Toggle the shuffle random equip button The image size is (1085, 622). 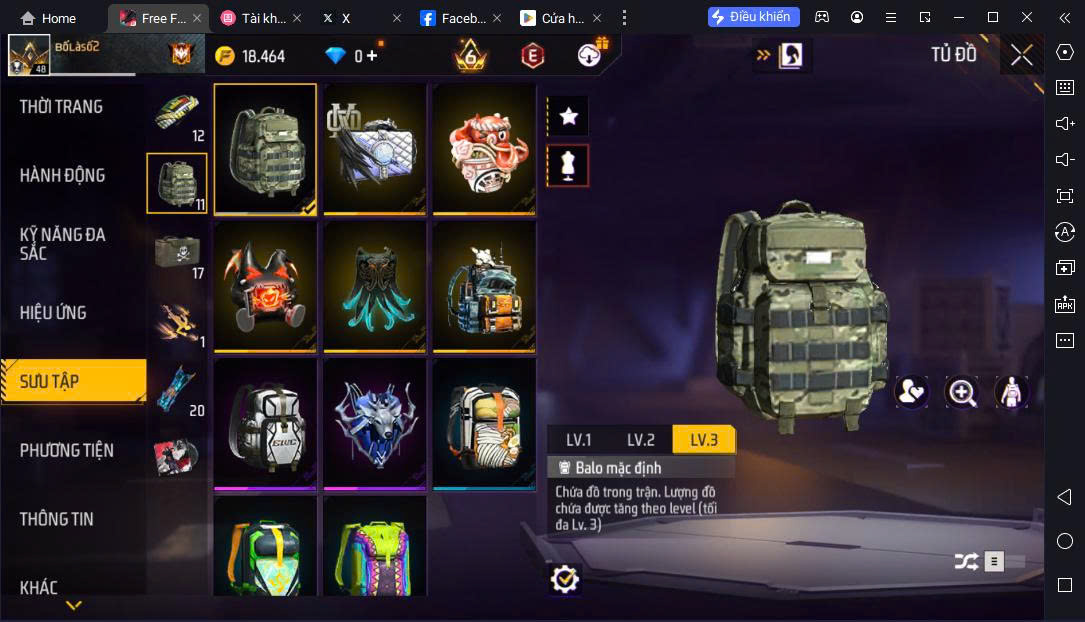tap(966, 562)
